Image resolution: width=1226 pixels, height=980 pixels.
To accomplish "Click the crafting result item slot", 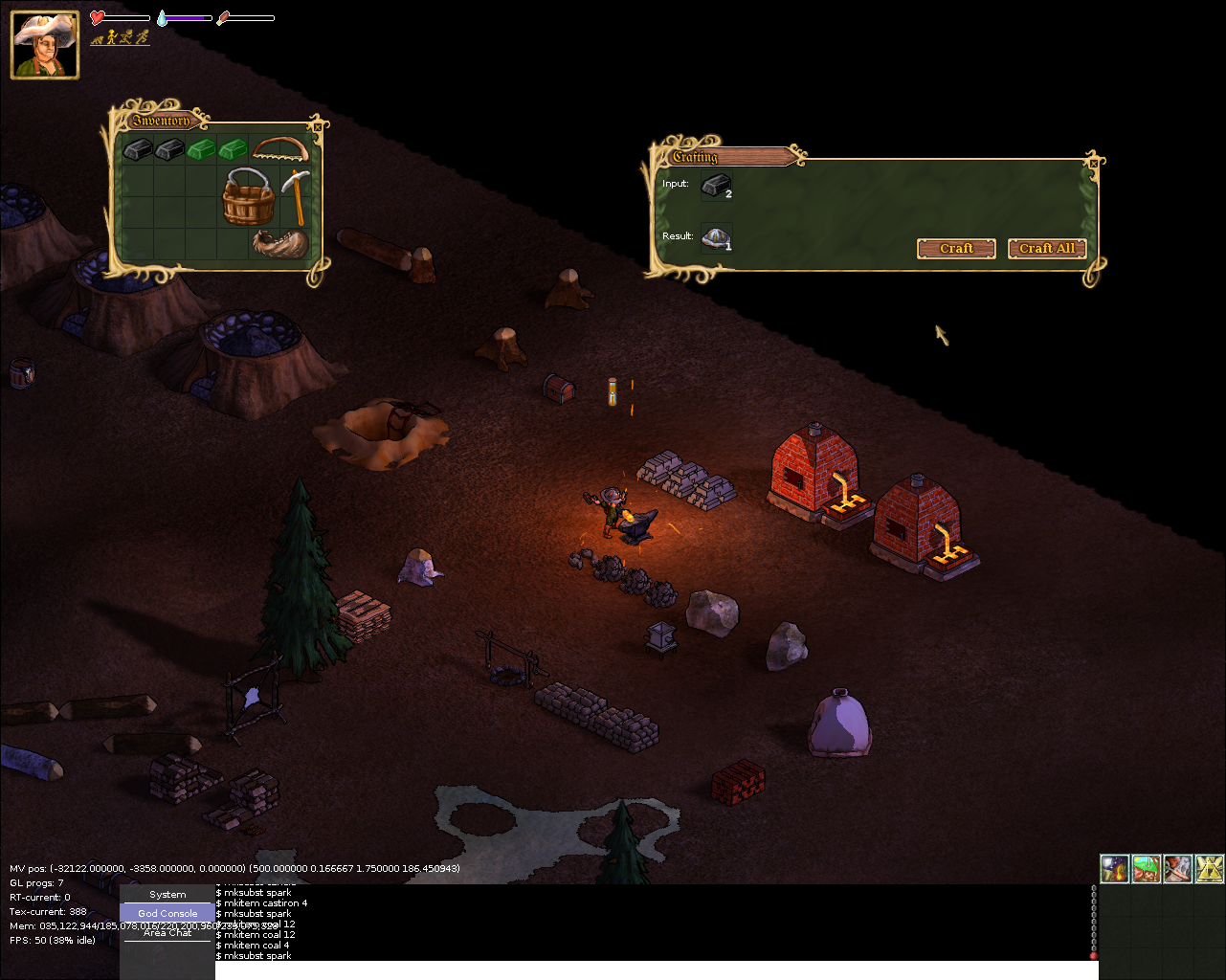I will pos(716,238).
